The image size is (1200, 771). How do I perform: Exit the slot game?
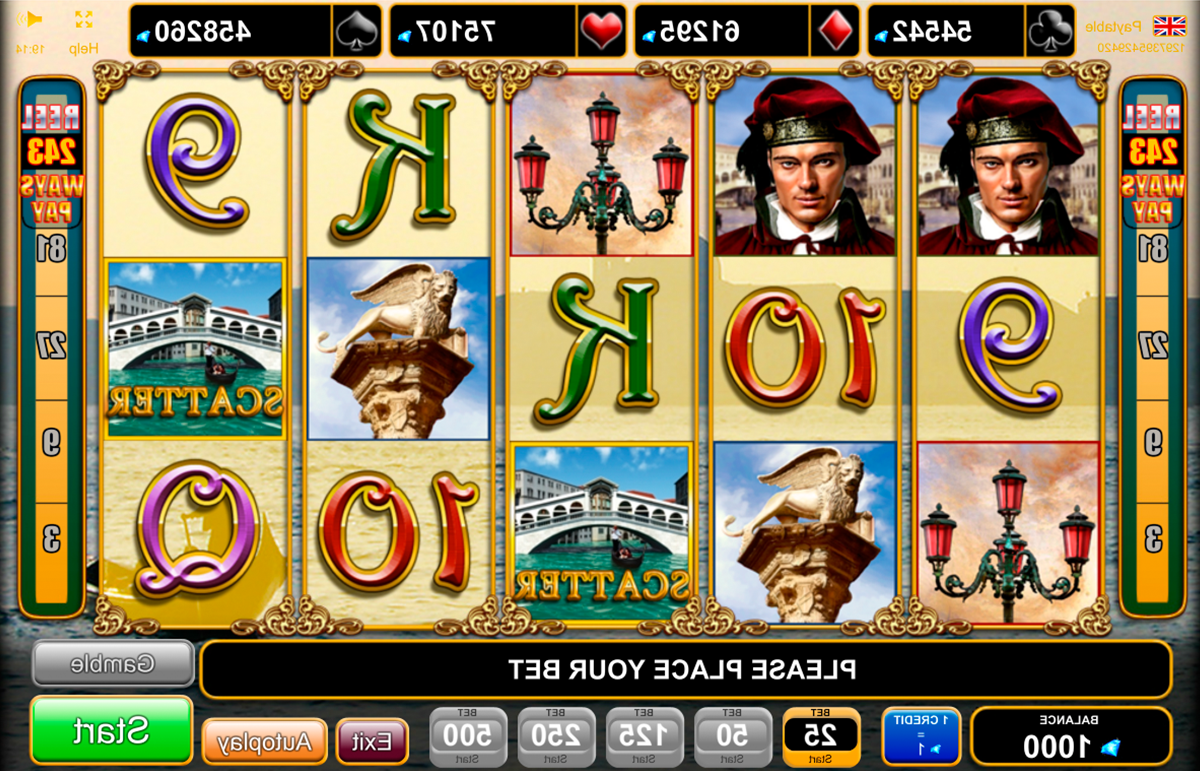[372, 742]
